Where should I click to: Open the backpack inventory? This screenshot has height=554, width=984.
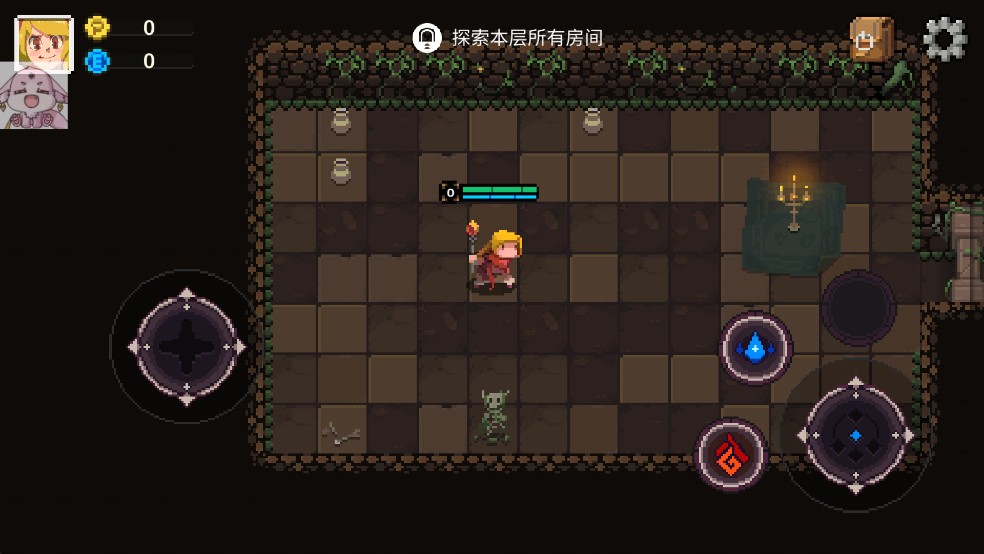pyautogui.click(x=870, y=40)
